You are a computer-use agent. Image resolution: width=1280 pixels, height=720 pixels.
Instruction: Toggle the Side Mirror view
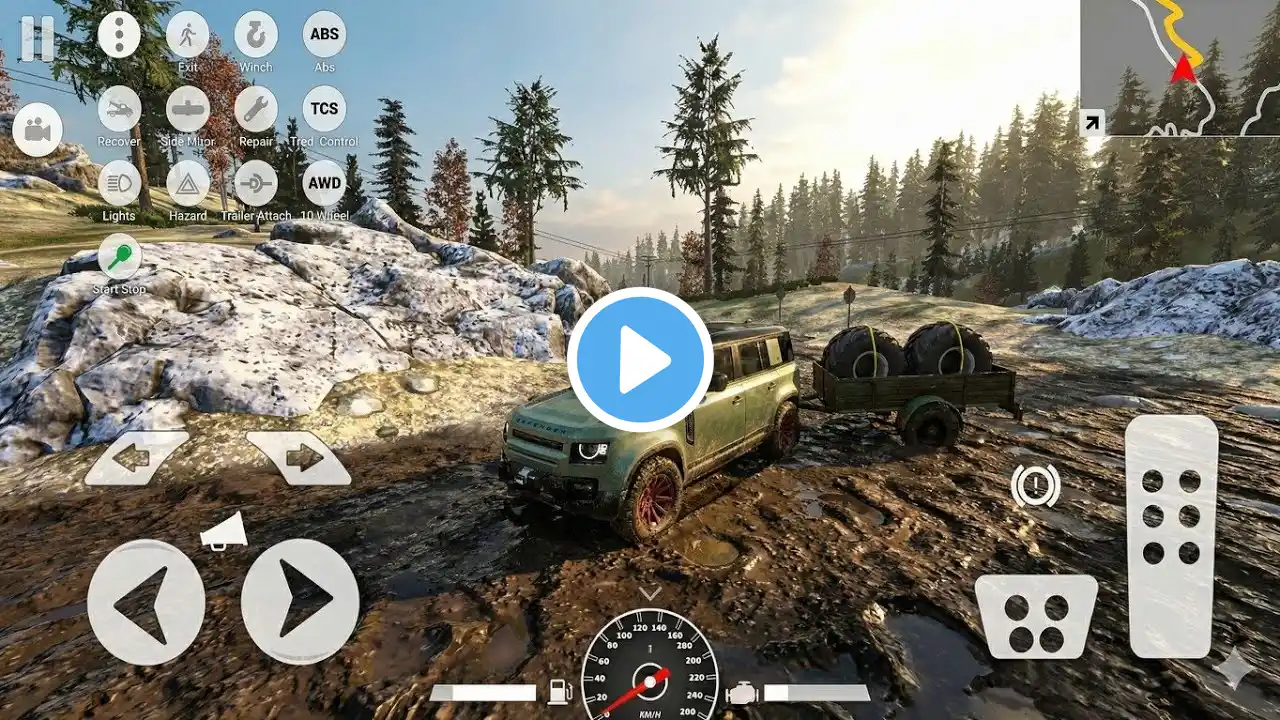[x=187, y=109]
